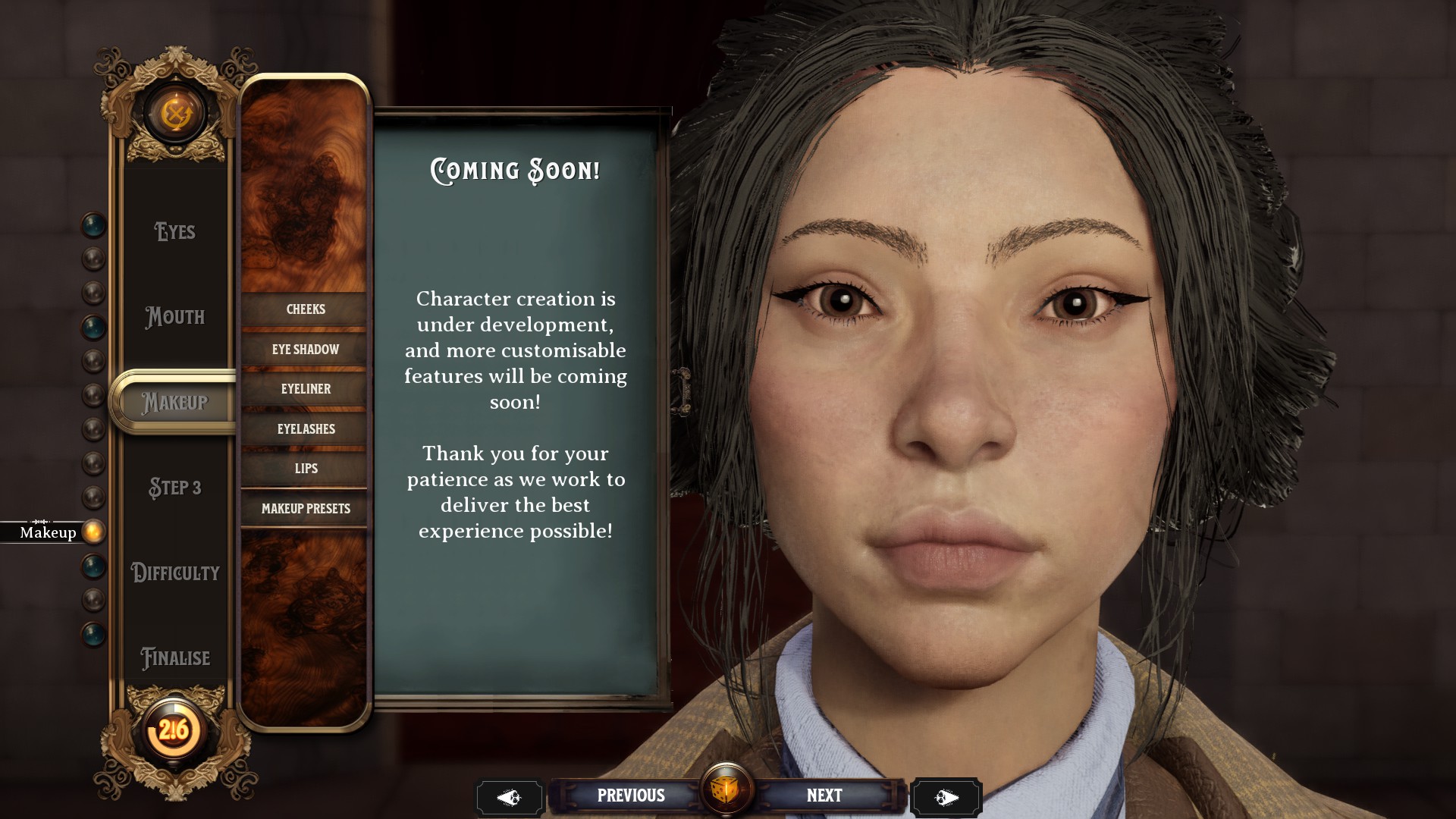Image resolution: width=1456 pixels, height=819 pixels.
Task: Jump to the Finalise step
Action: click(175, 658)
